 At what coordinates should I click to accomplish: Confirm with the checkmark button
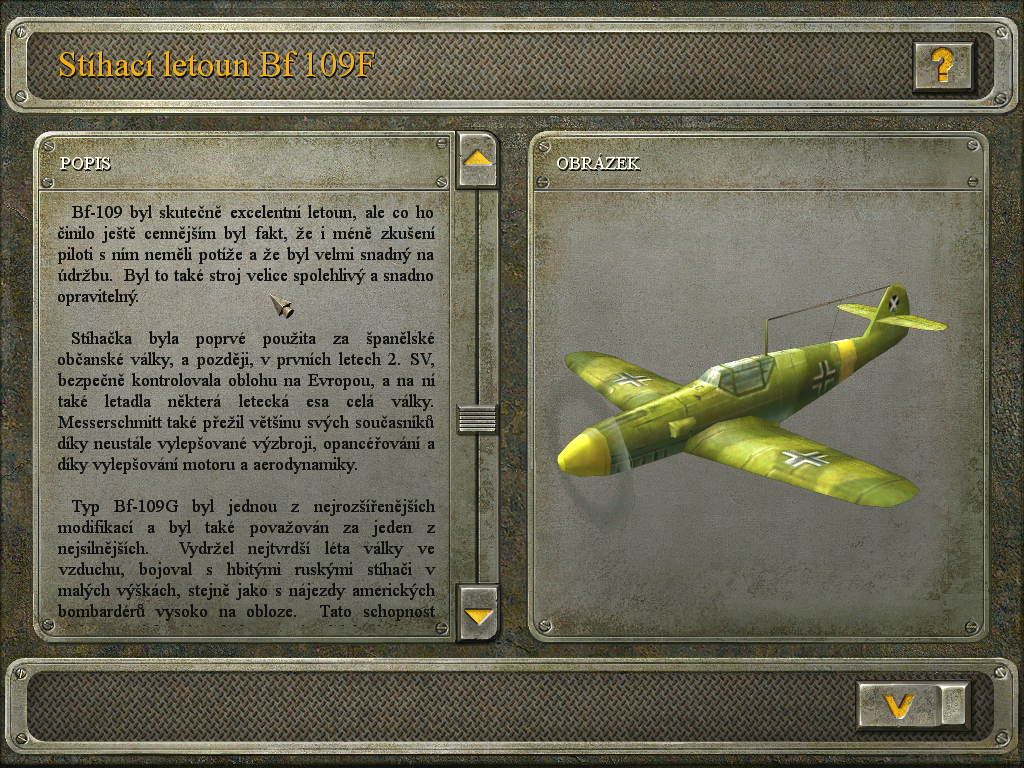900,705
